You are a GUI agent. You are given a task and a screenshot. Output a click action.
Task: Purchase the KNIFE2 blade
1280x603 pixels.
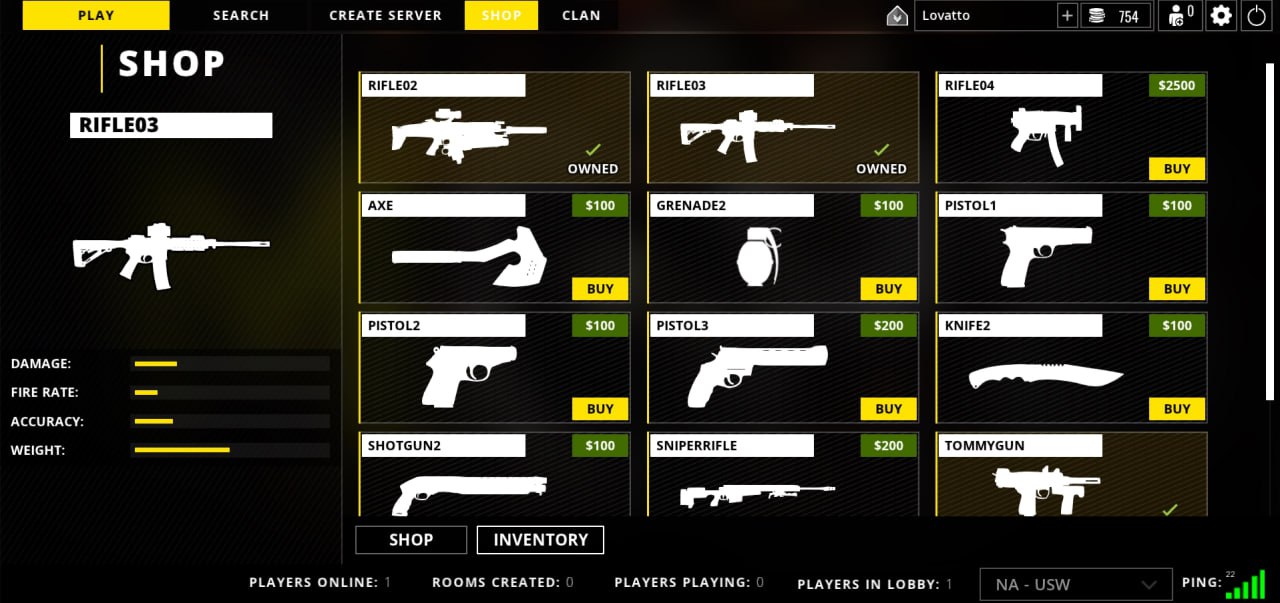point(1177,409)
